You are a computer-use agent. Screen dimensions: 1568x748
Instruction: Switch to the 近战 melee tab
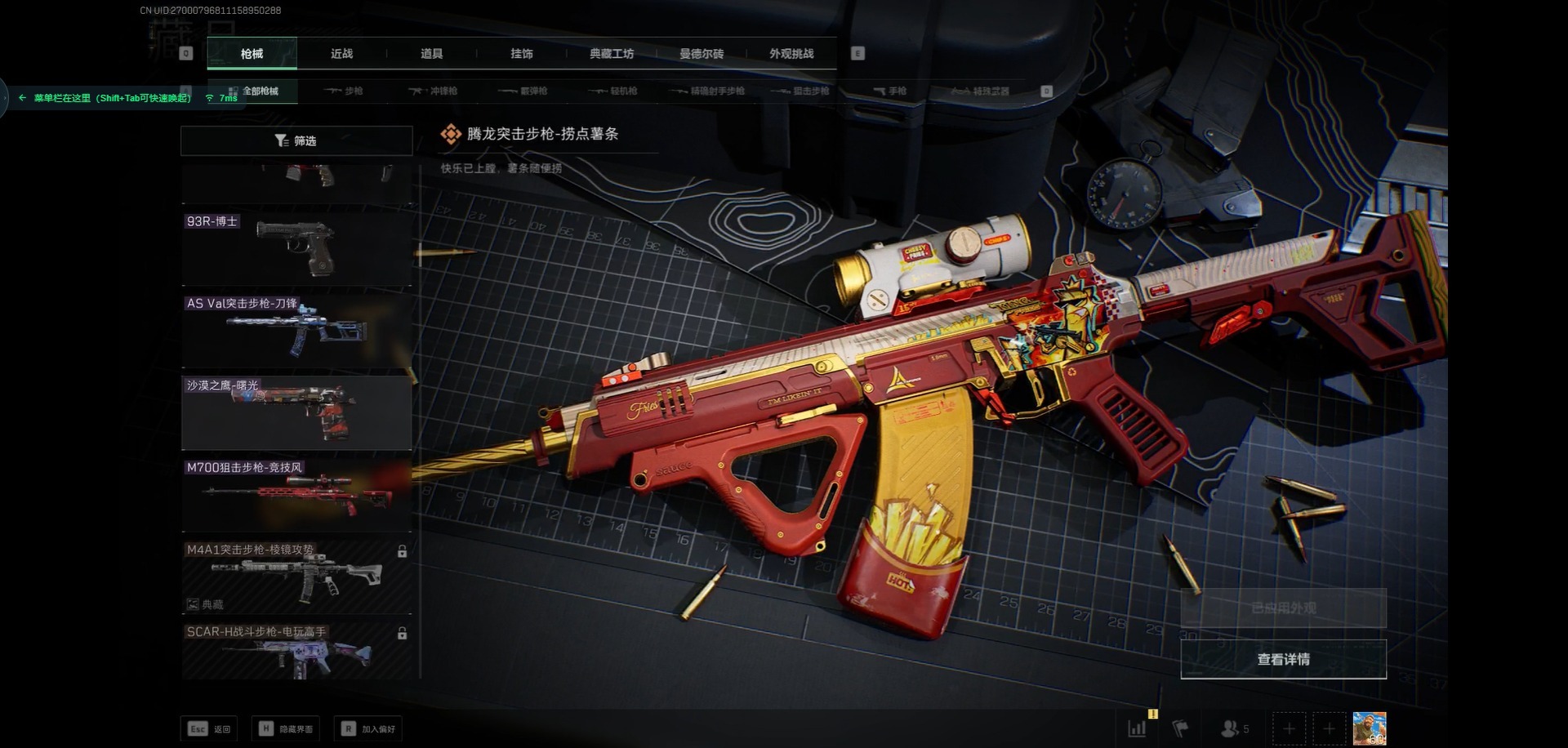[341, 54]
